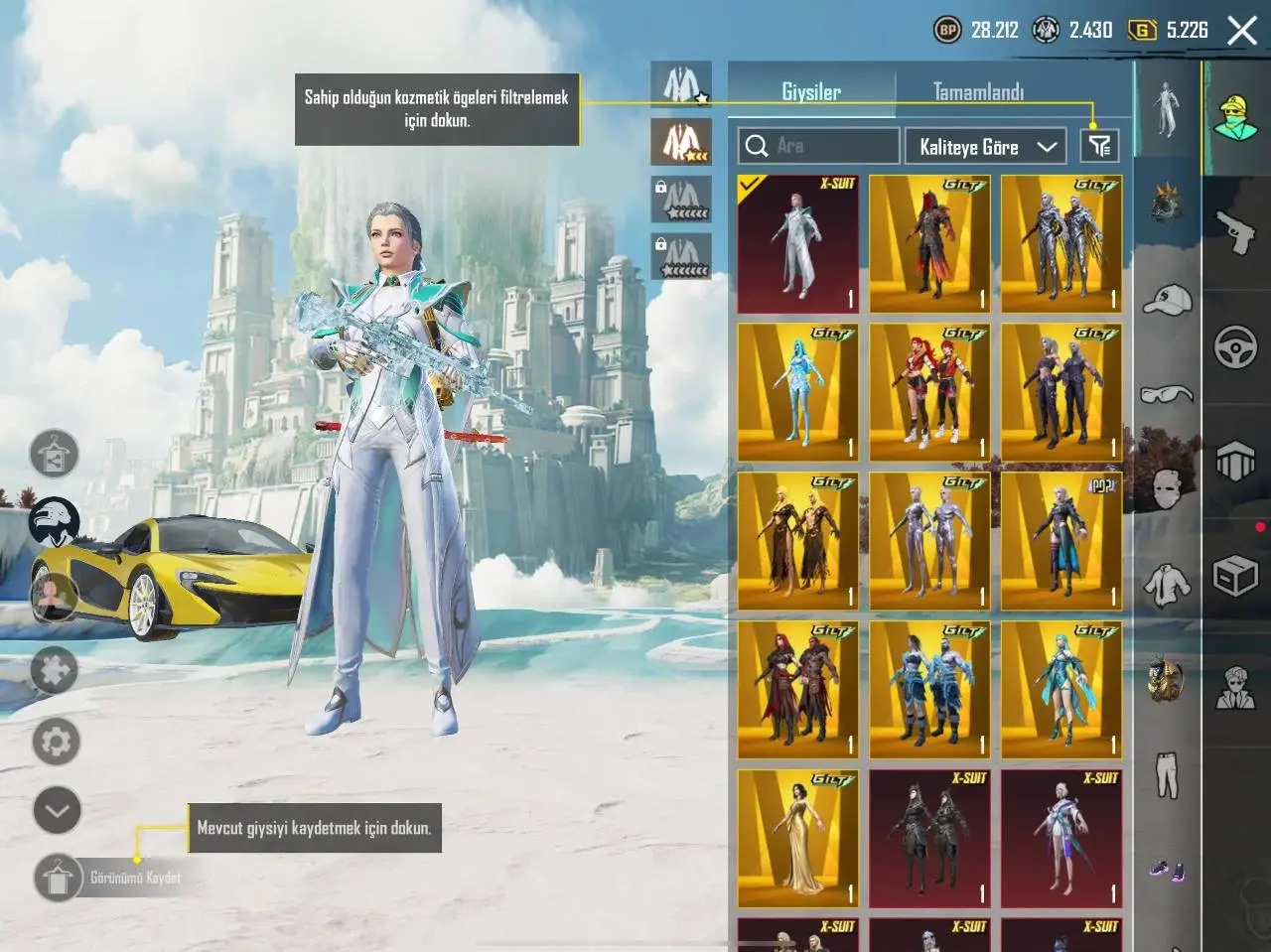Select the cap headwear category
Image resolution: width=1271 pixels, height=952 pixels.
point(1167,299)
